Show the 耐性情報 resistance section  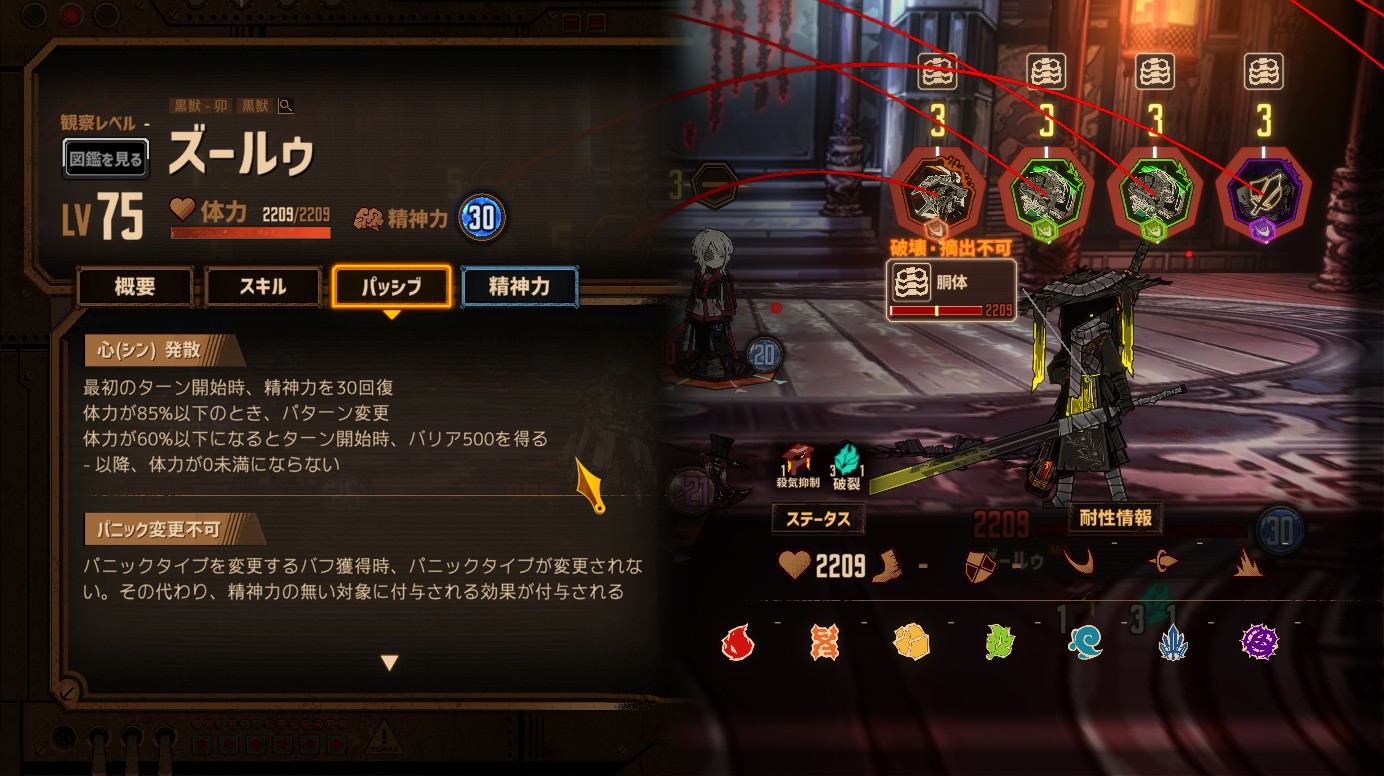coord(1115,518)
